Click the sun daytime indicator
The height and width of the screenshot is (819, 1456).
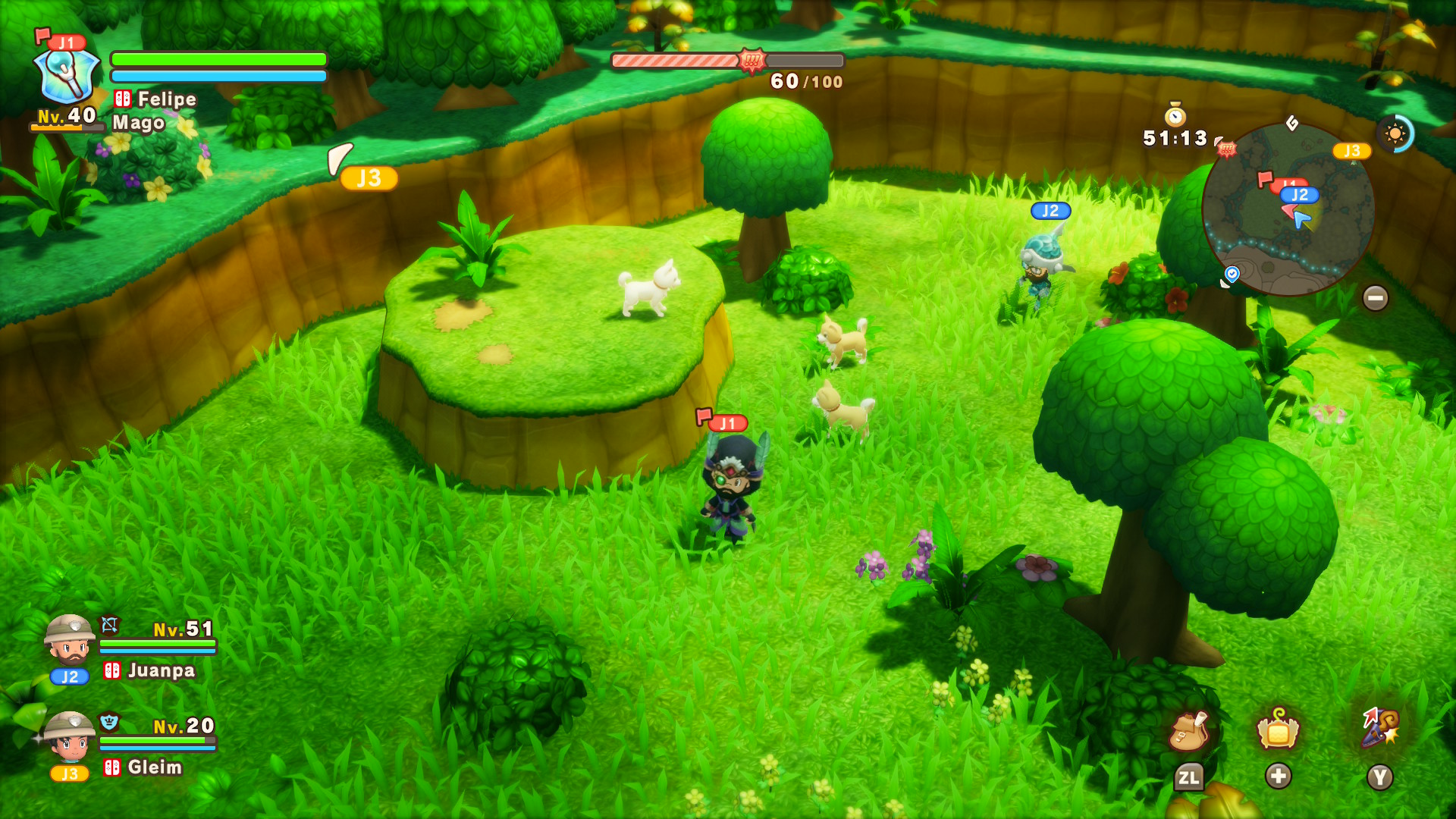click(1395, 134)
